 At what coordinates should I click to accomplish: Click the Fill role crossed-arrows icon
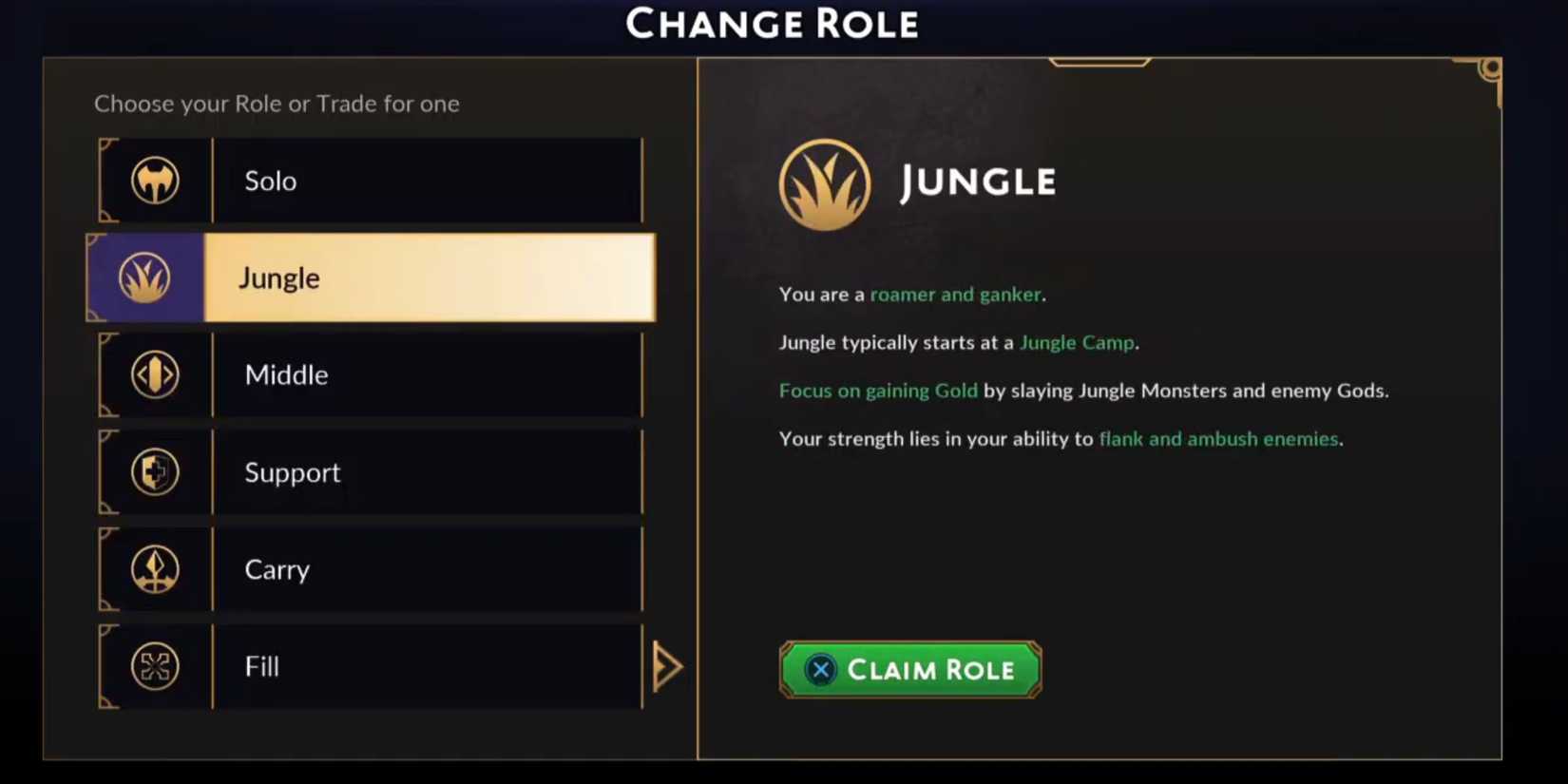[x=155, y=666]
